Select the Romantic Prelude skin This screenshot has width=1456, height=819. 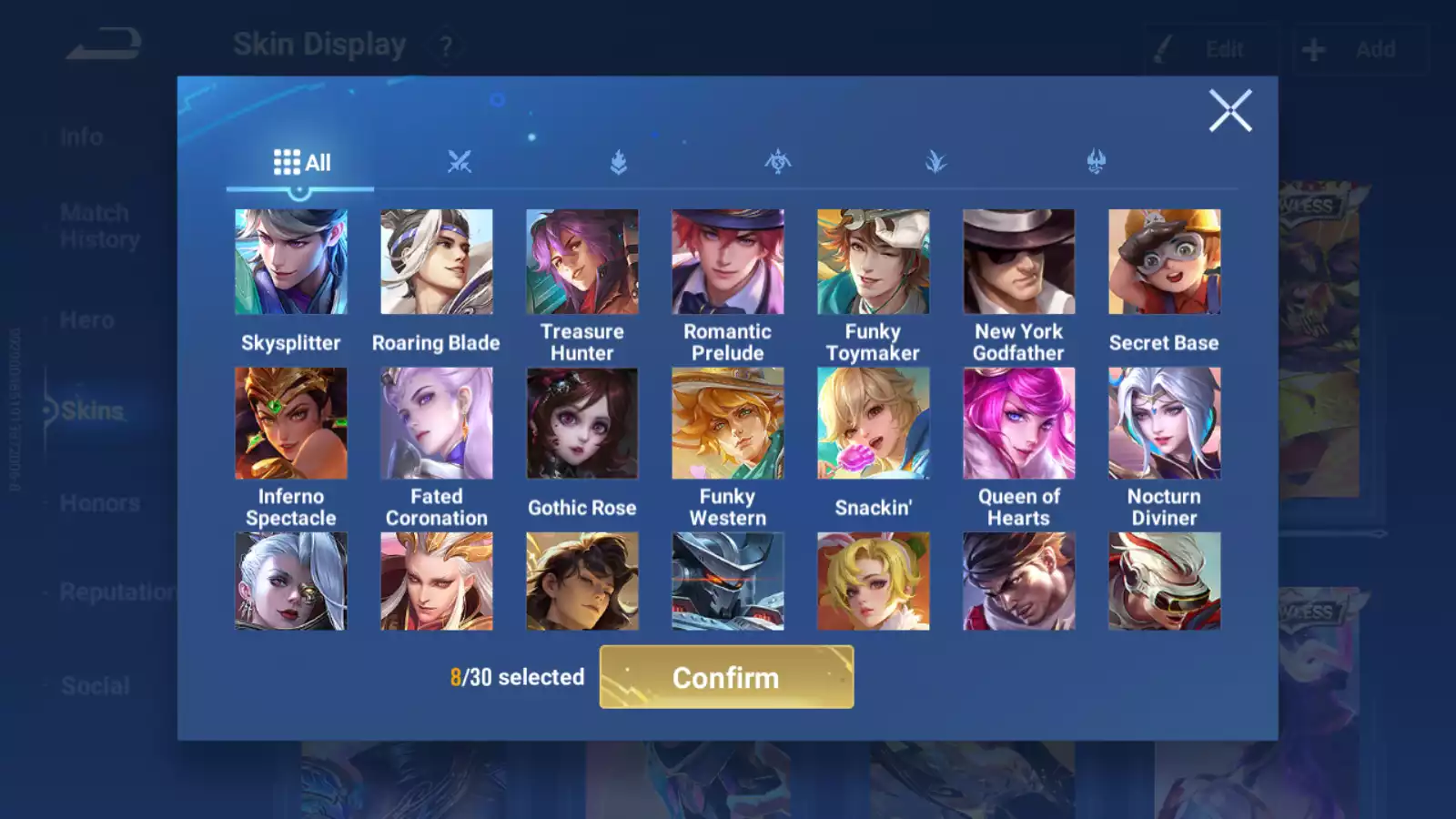pos(728,262)
